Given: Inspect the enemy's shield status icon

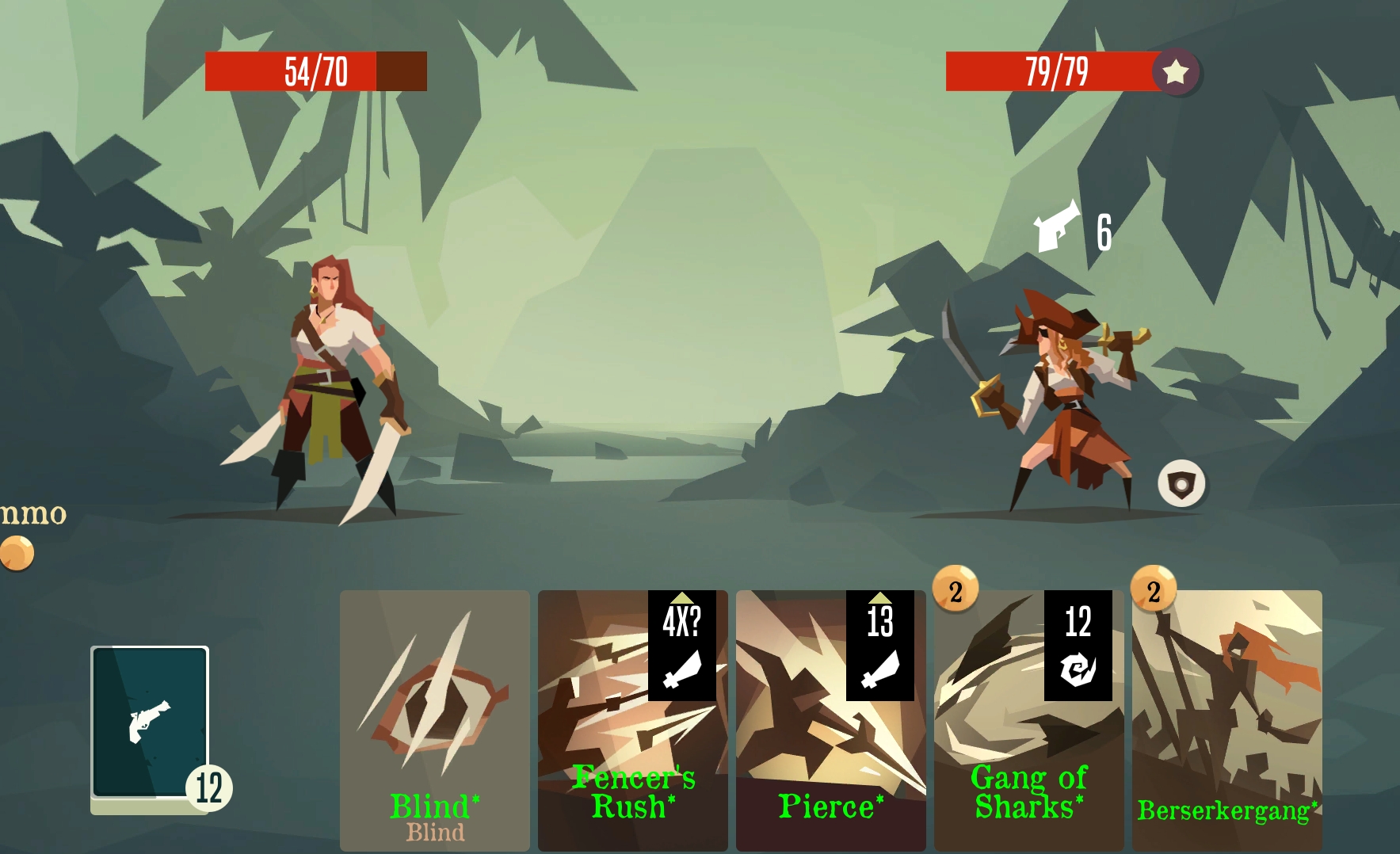Looking at the screenshot, I should click(1181, 483).
